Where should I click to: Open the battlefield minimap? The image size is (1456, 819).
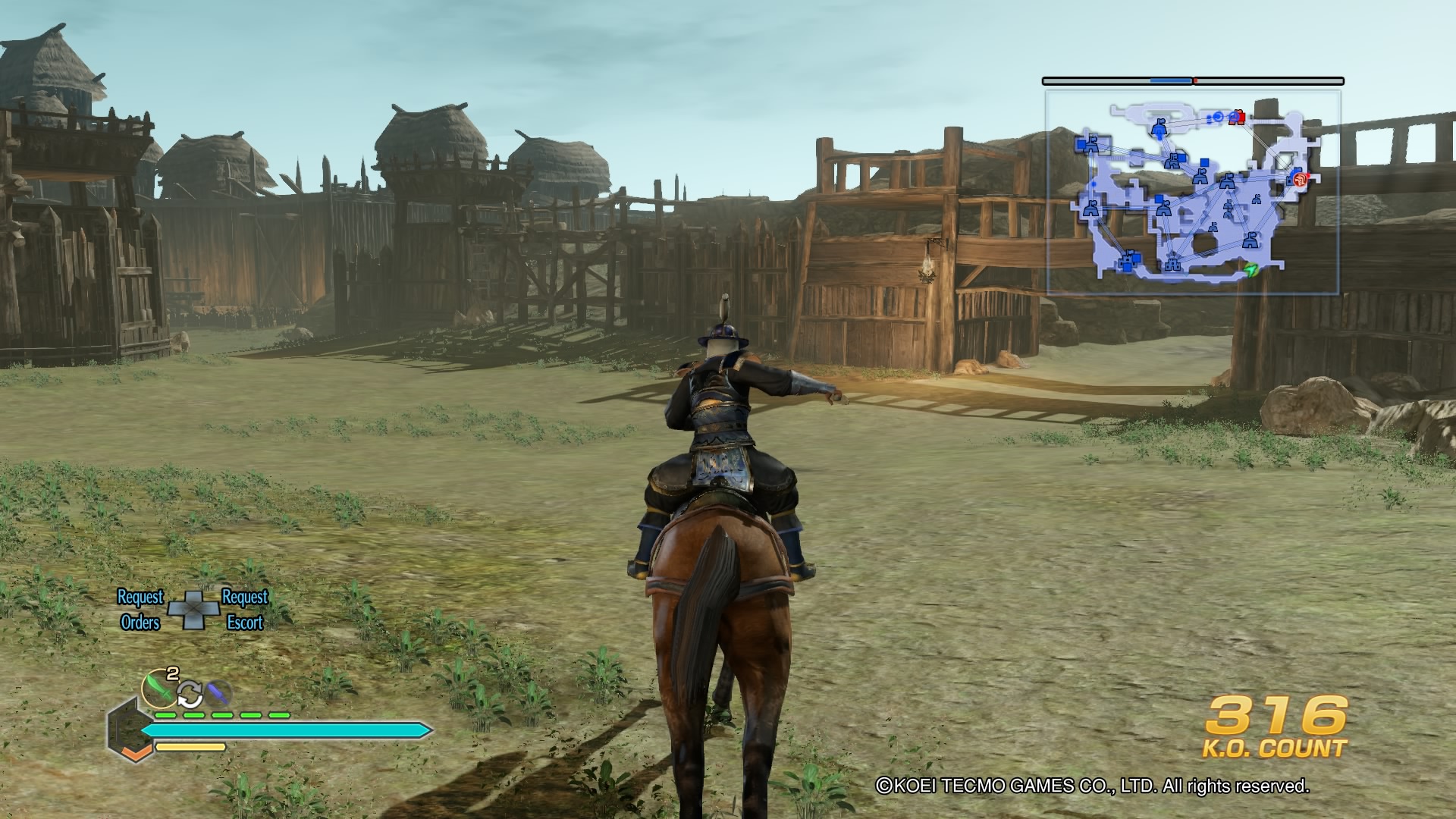click(1192, 192)
